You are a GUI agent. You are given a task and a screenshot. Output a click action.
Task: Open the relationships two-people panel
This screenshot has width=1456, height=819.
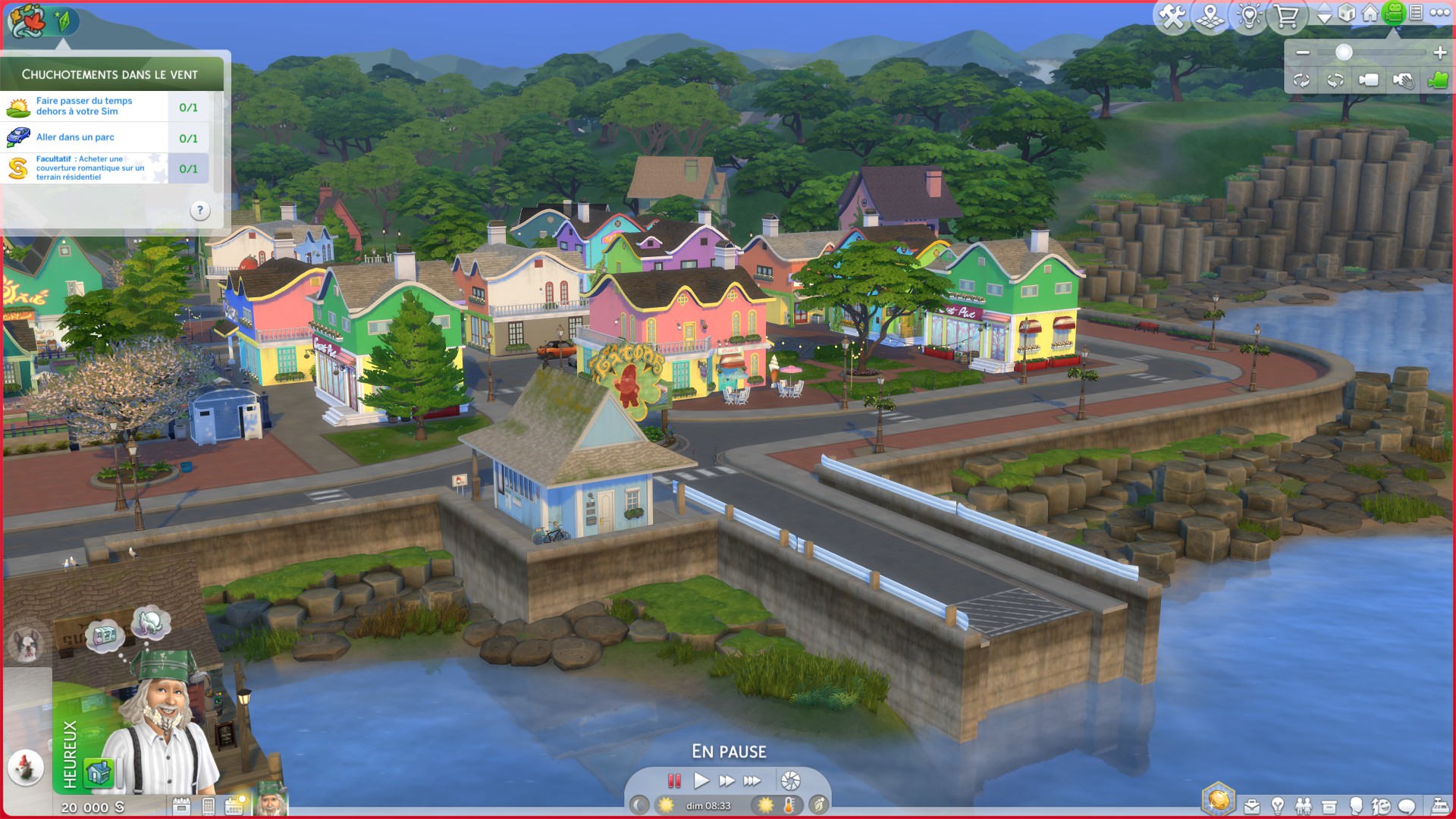1304,806
